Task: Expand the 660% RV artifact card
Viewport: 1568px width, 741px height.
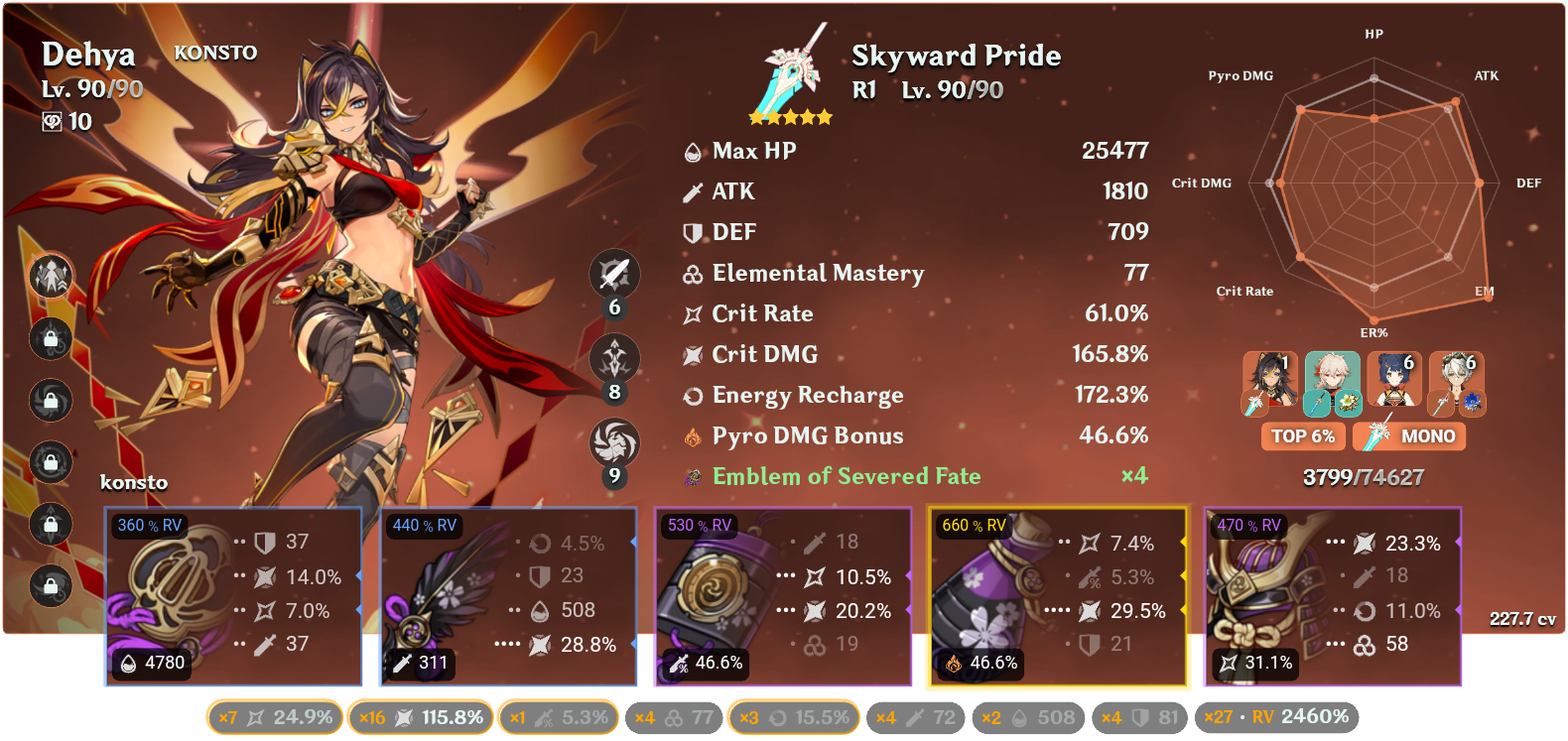Action: (x=1055, y=595)
